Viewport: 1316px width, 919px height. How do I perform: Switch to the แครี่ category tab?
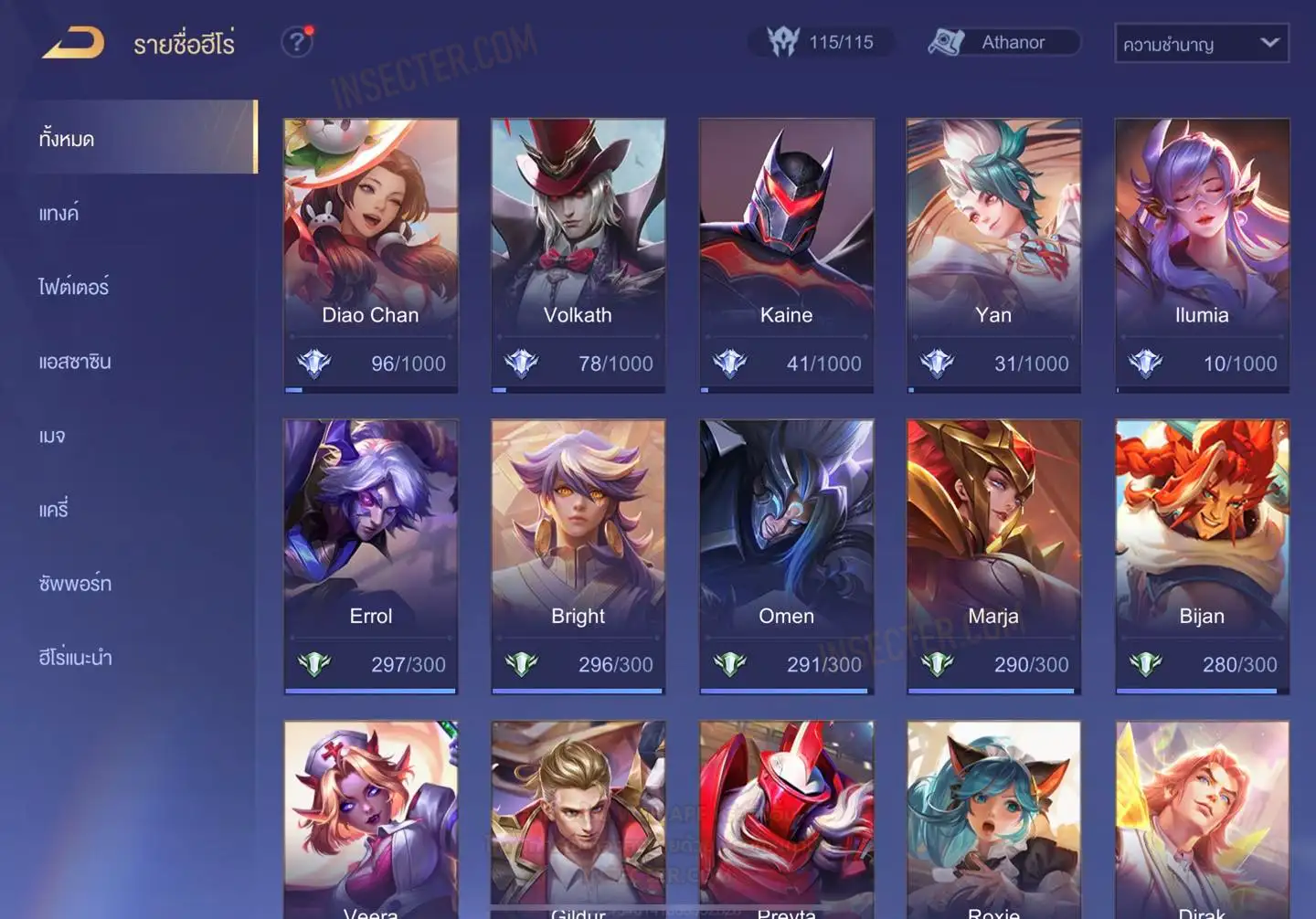coord(53,509)
